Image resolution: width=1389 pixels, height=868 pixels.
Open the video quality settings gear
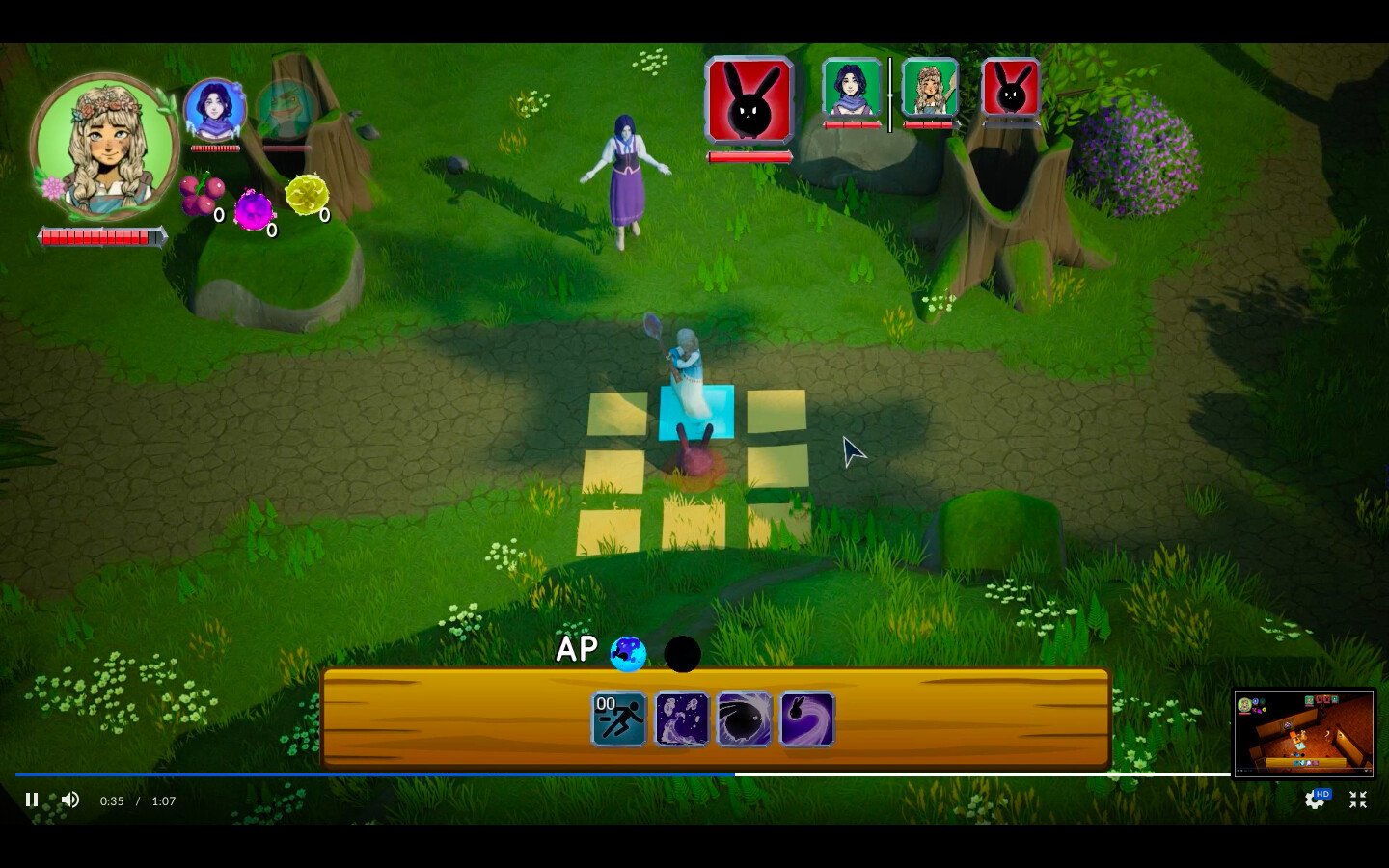(1316, 800)
